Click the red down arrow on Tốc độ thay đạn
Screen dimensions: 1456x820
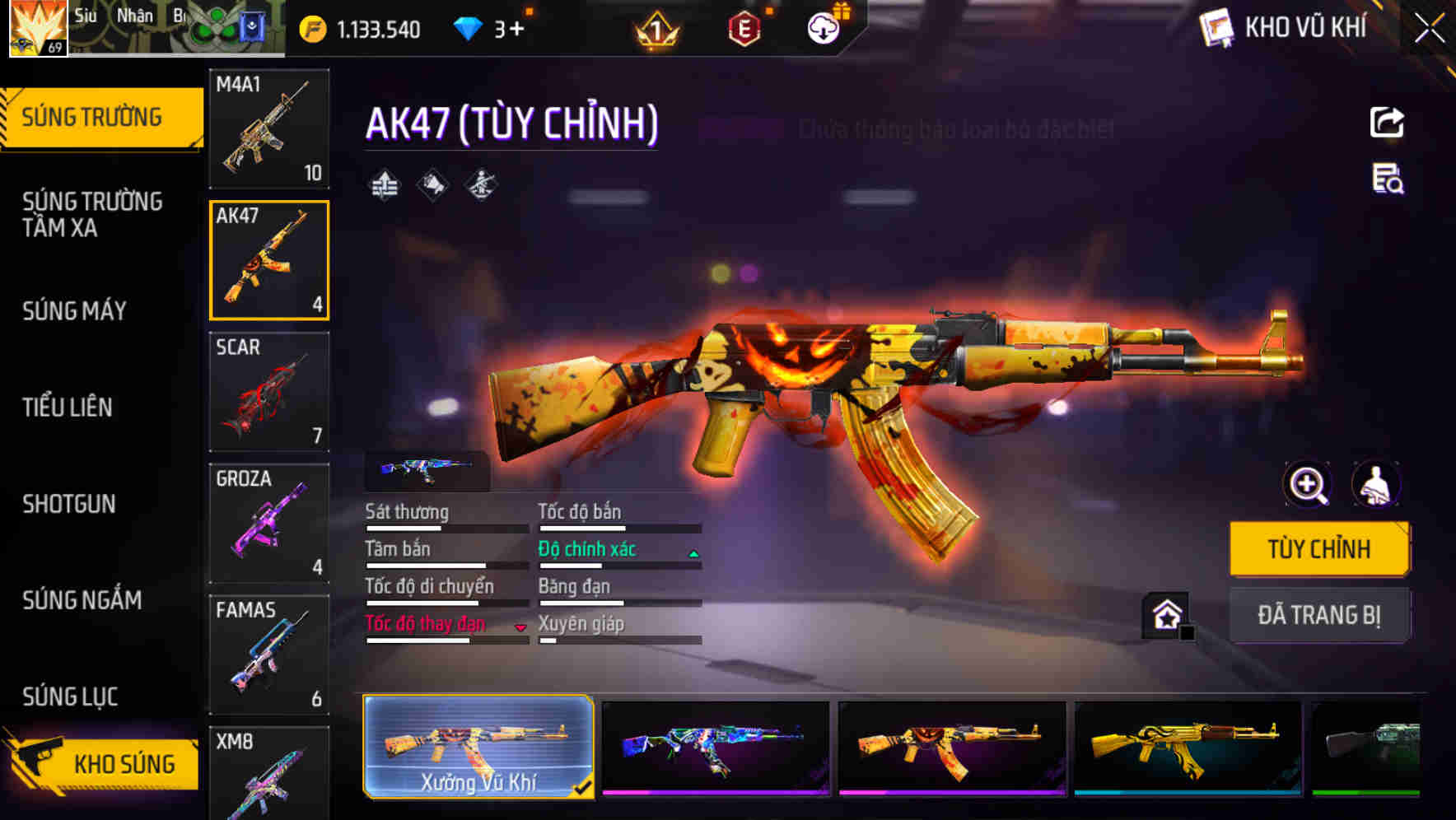click(x=522, y=630)
